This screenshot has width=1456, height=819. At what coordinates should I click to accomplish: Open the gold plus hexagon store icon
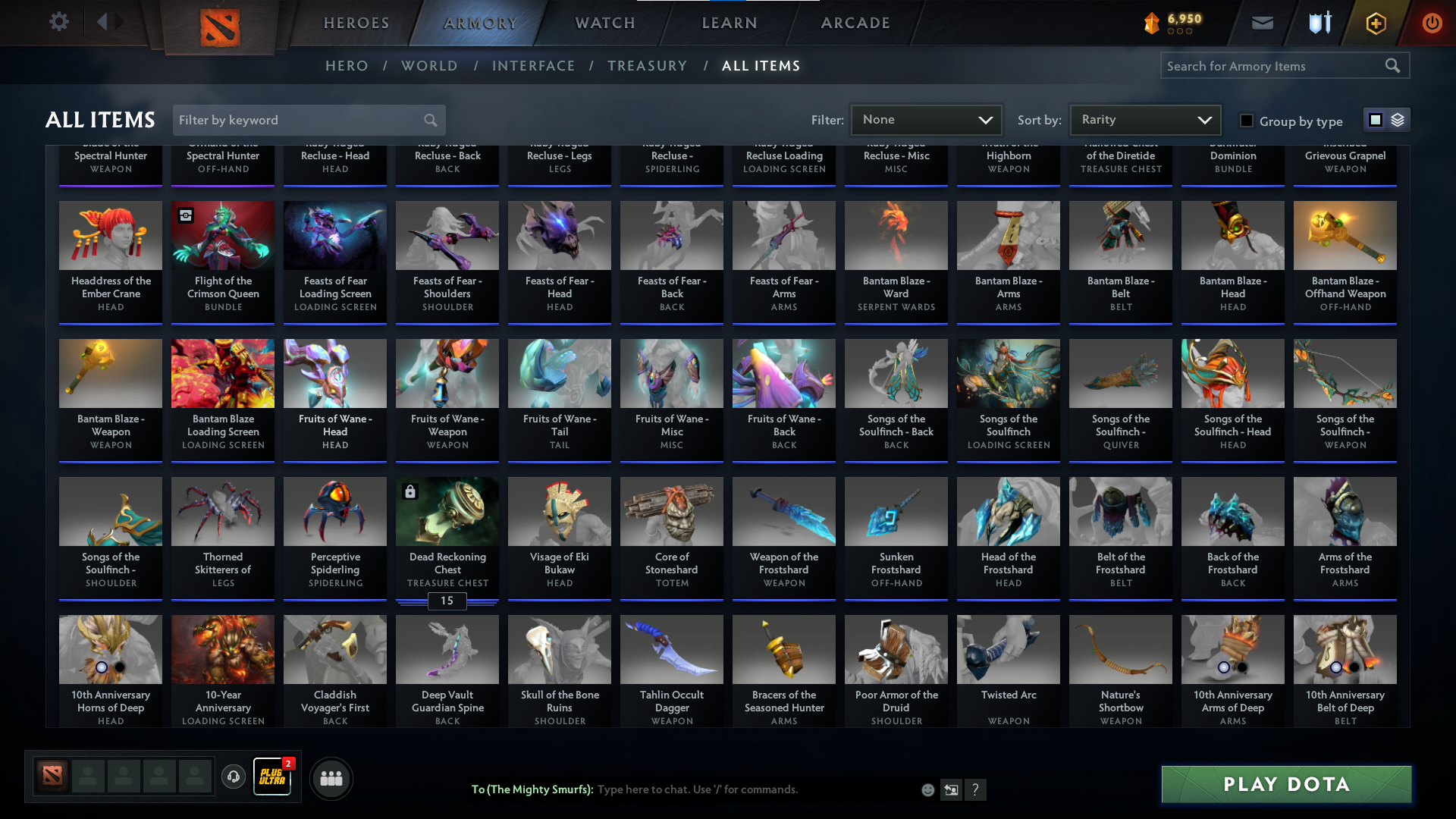(x=1375, y=23)
